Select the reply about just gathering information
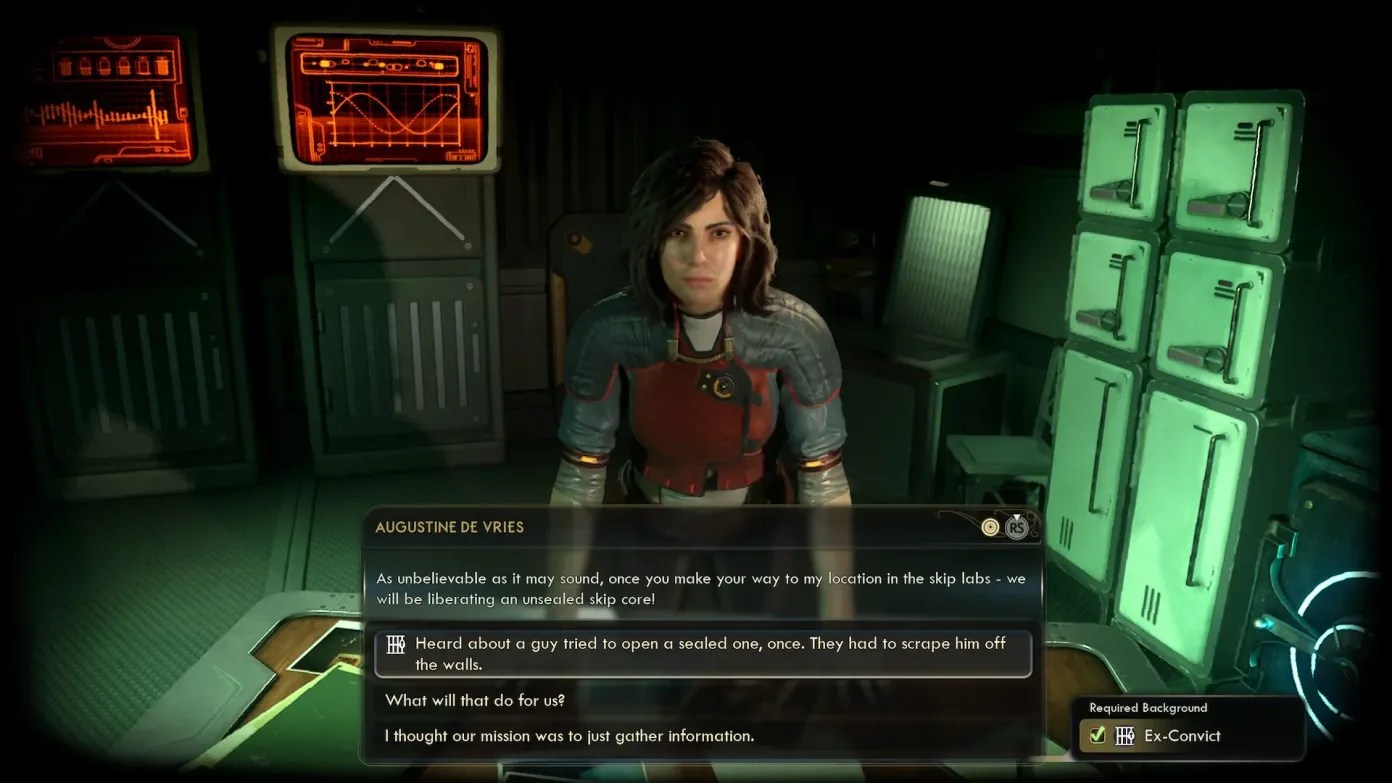The height and width of the screenshot is (783, 1392). click(x=569, y=736)
